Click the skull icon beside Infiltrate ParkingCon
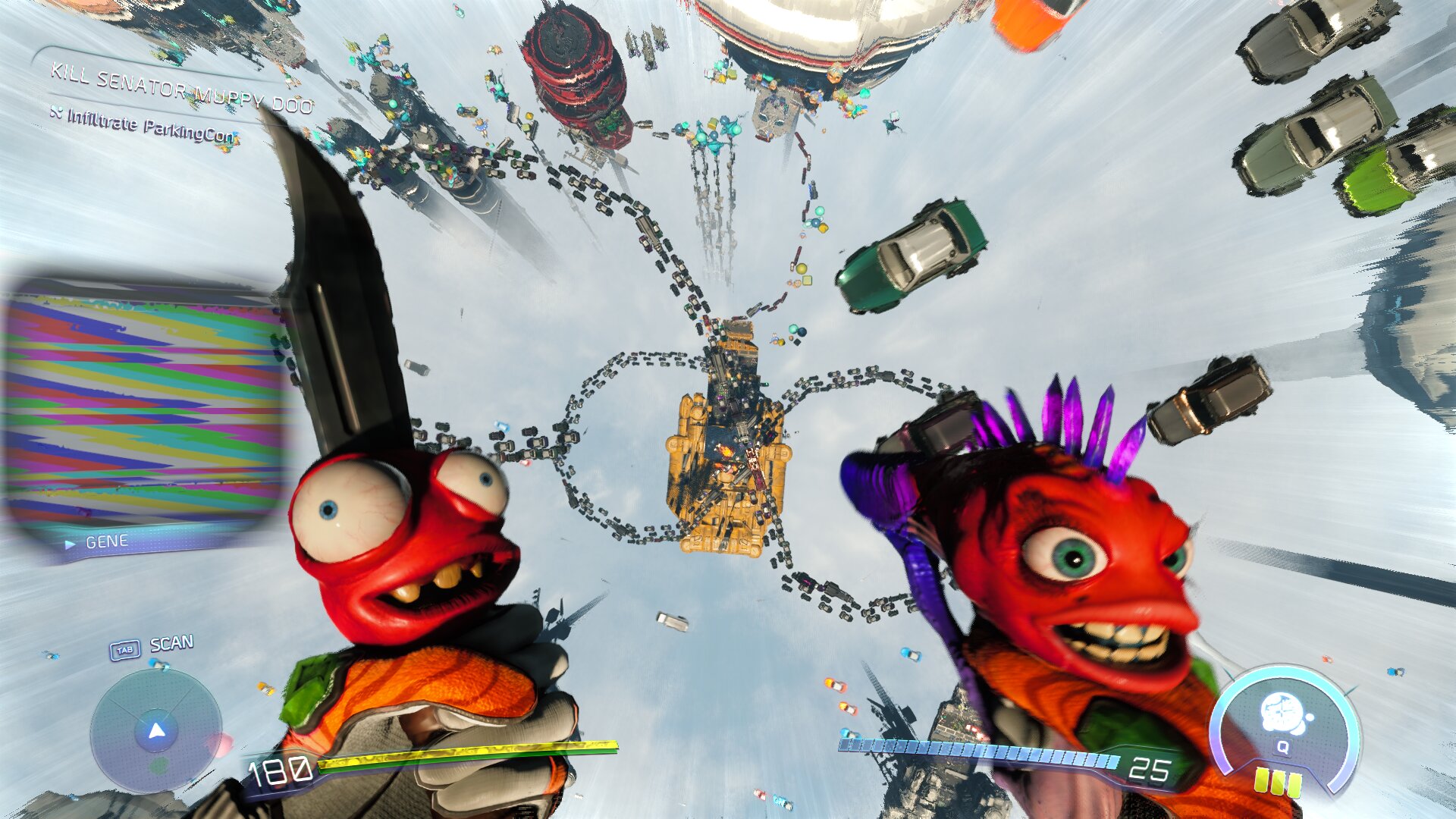This screenshot has width=1456, height=819. (57, 113)
